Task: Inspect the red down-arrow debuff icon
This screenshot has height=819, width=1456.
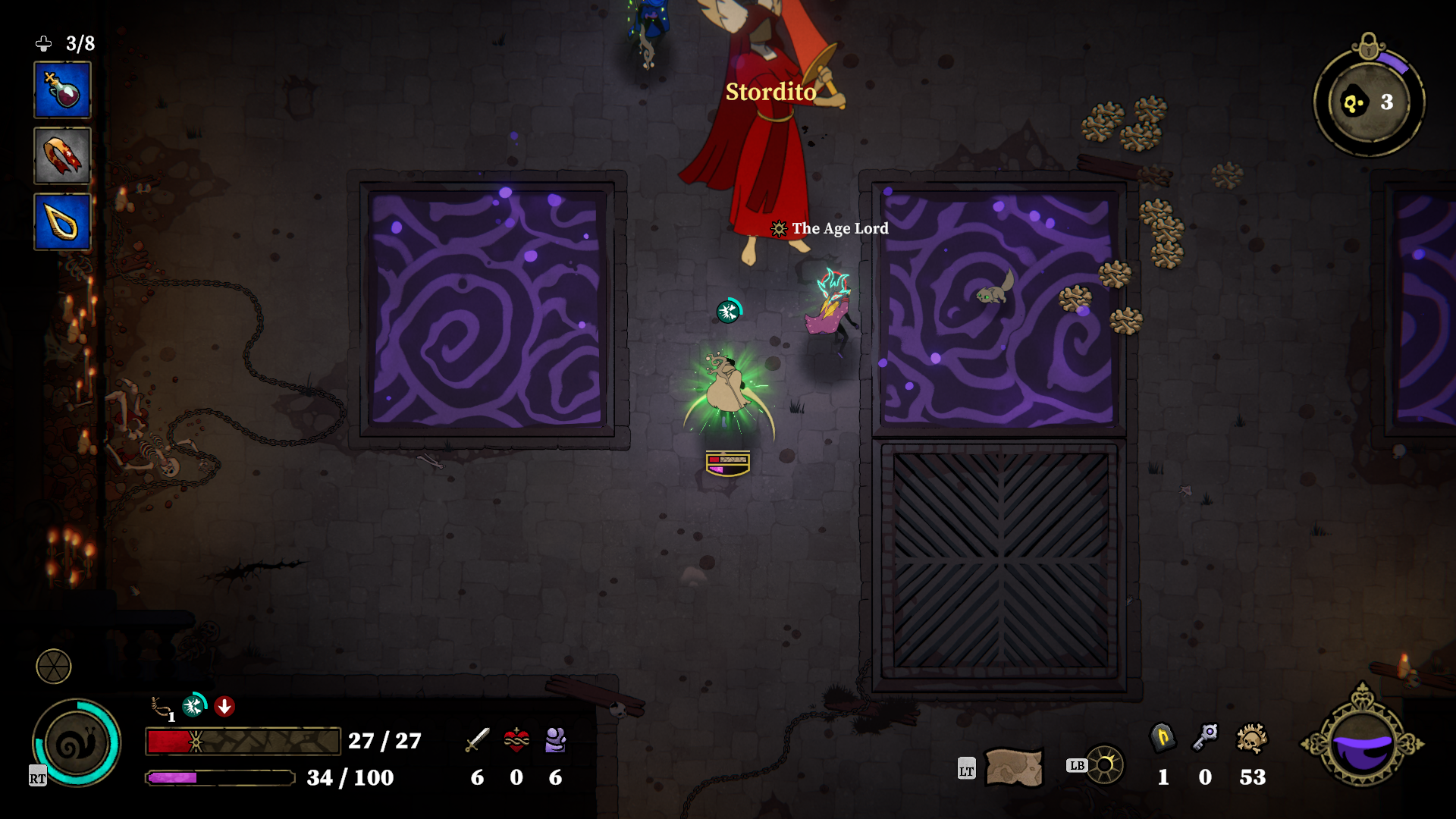Action: pyautogui.click(x=224, y=707)
